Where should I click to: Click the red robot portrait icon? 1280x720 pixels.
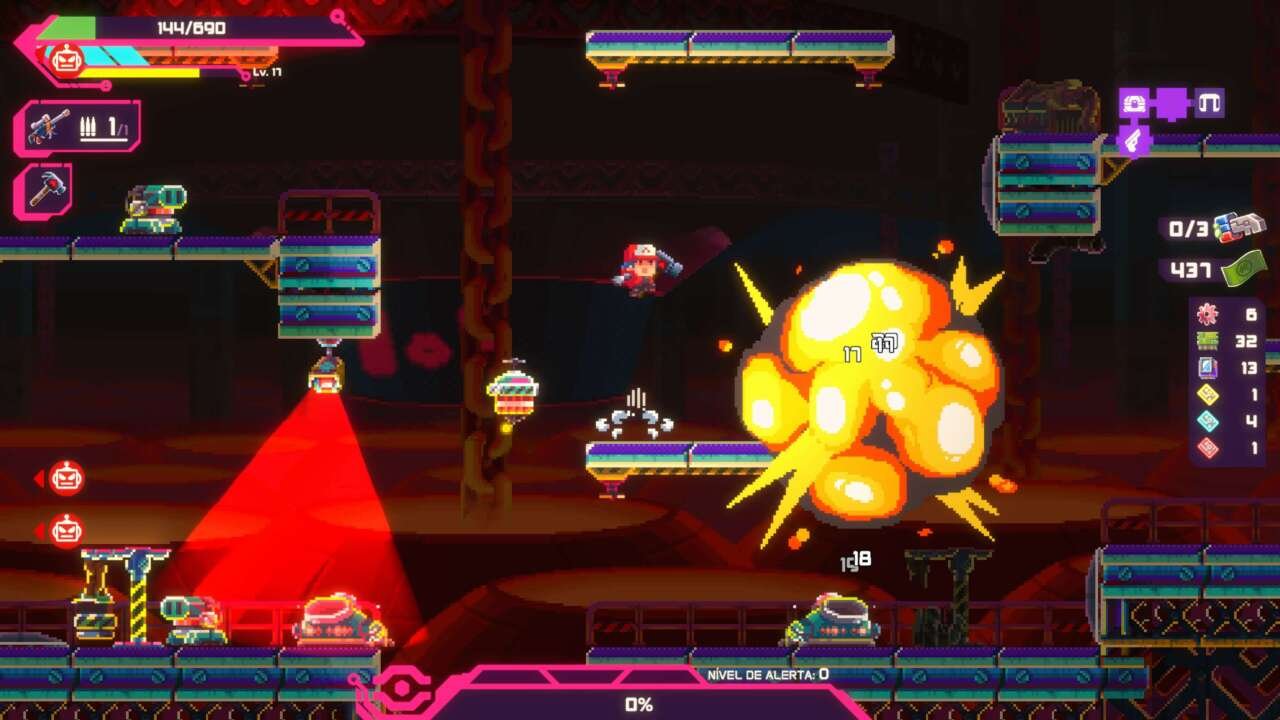(x=66, y=61)
